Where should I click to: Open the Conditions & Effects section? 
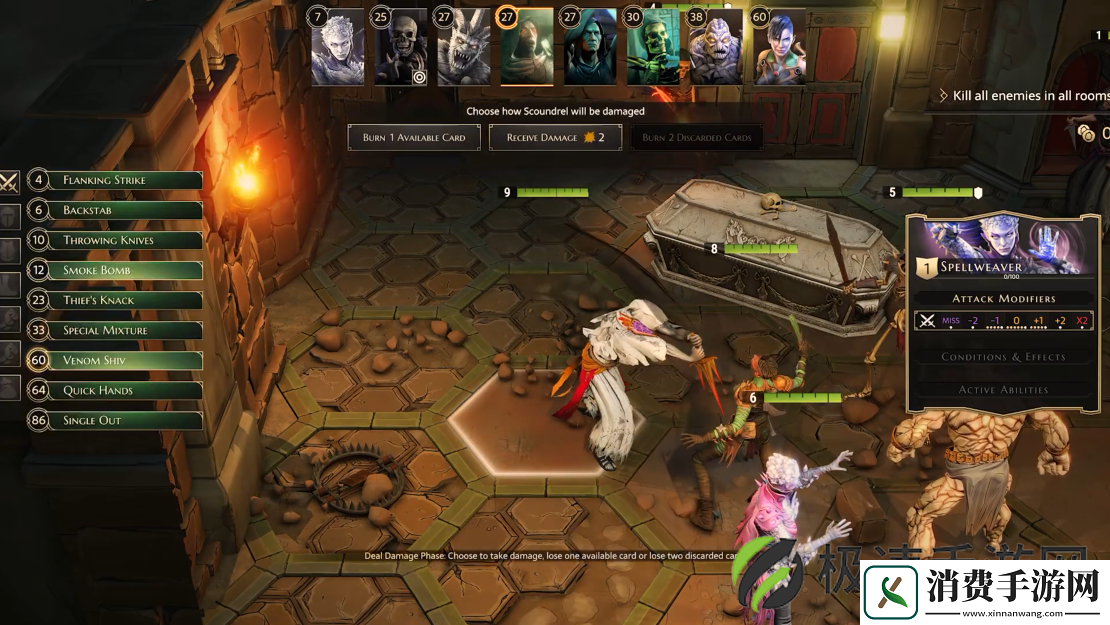1003,357
